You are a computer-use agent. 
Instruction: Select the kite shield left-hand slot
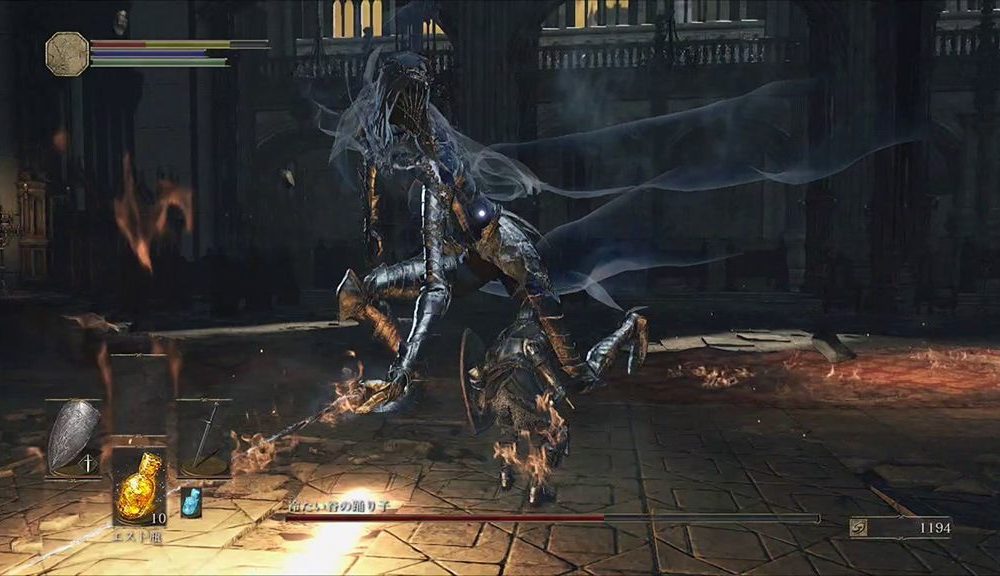(x=74, y=435)
